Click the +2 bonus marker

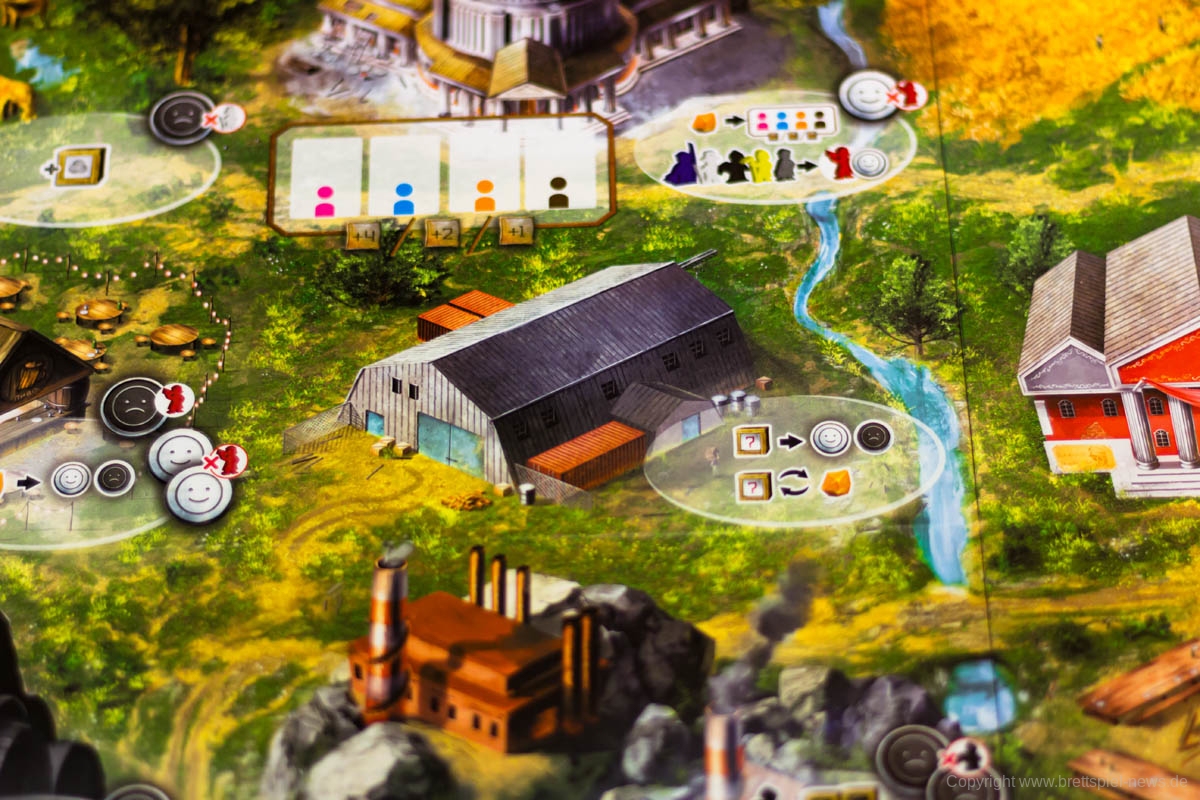click(x=442, y=232)
